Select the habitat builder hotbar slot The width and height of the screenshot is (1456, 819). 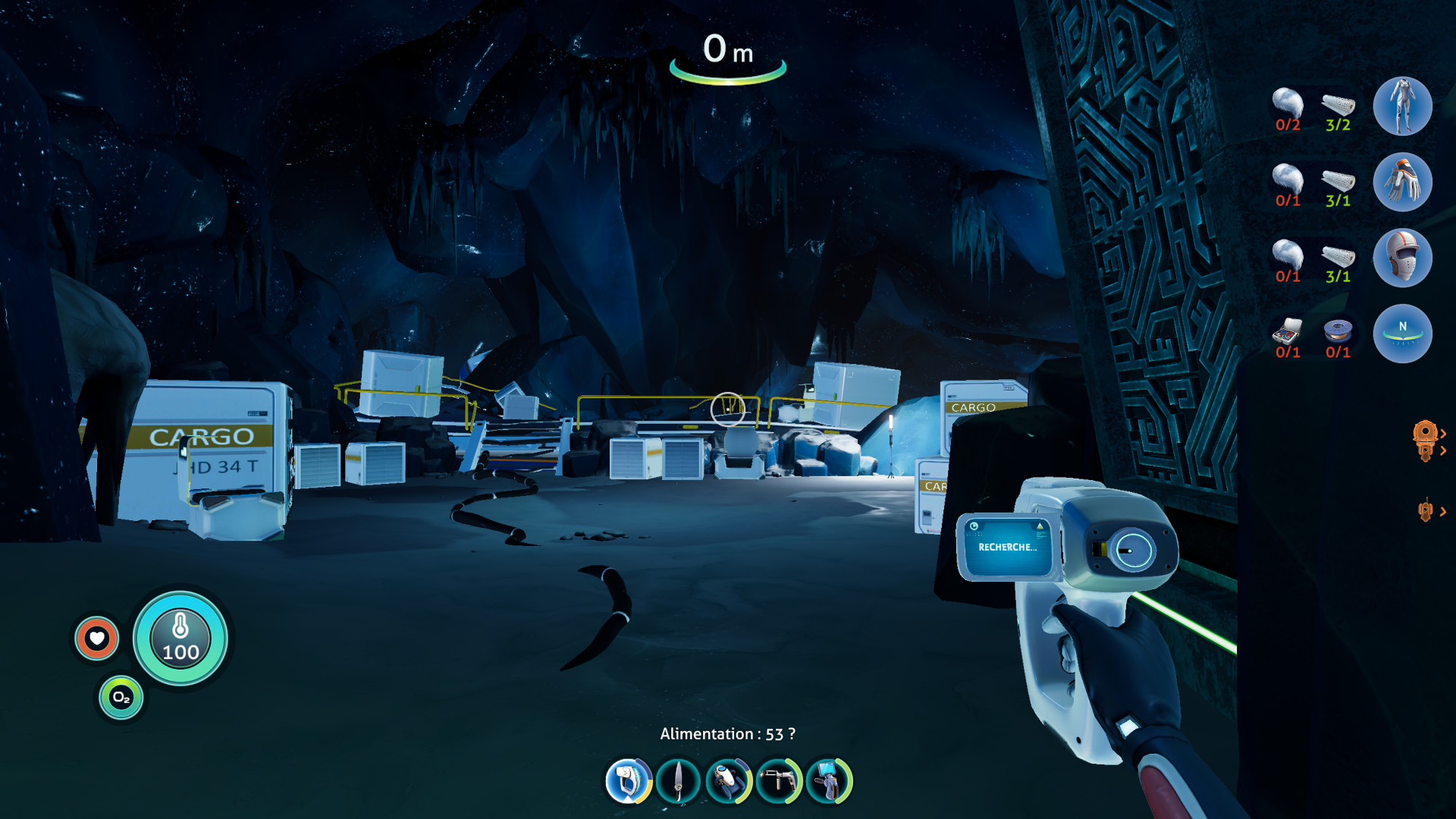click(x=829, y=780)
